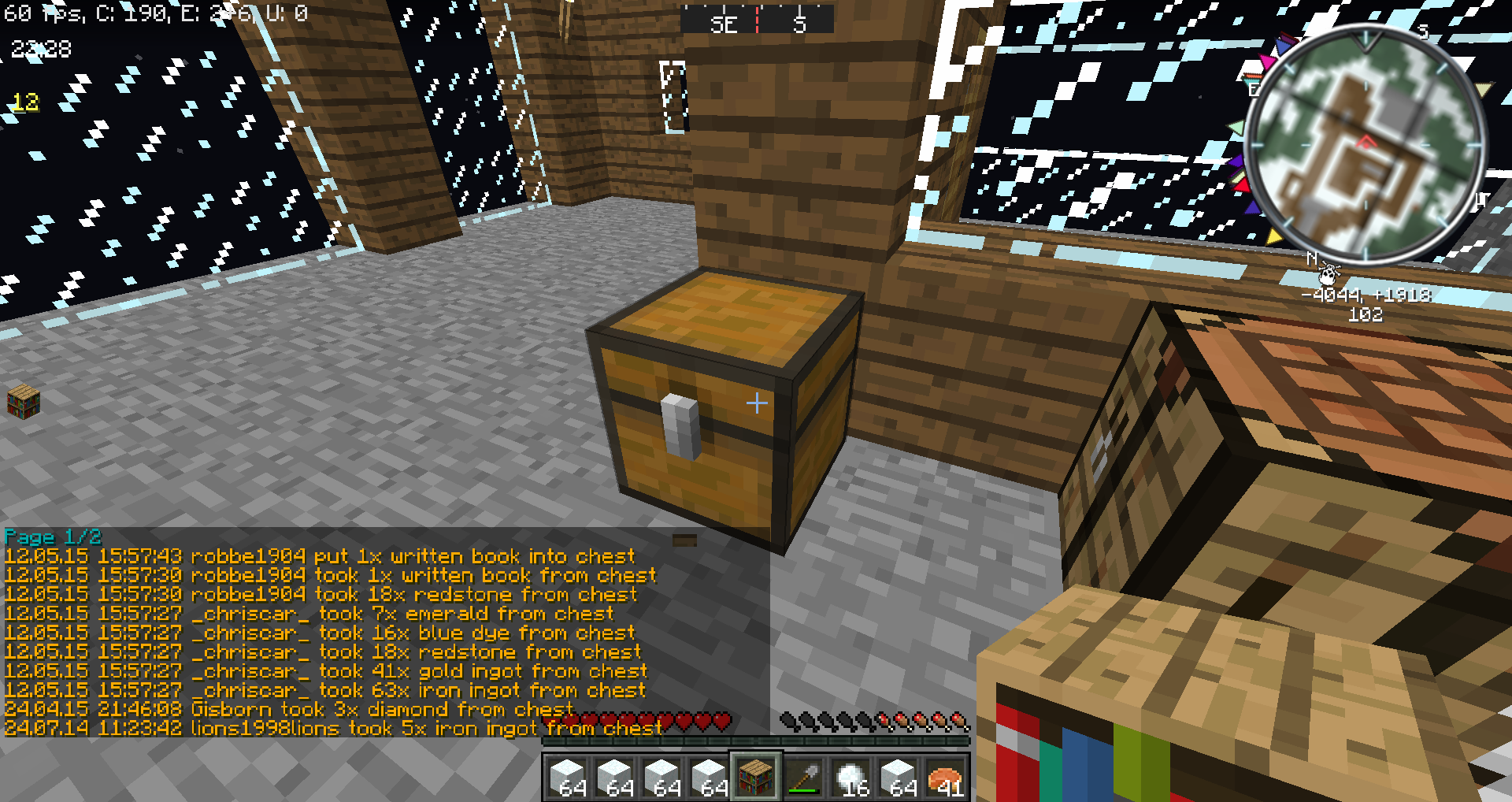Viewport: 1512px width, 802px height.
Task: Click the circular minimap
Action: (1365, 146)
